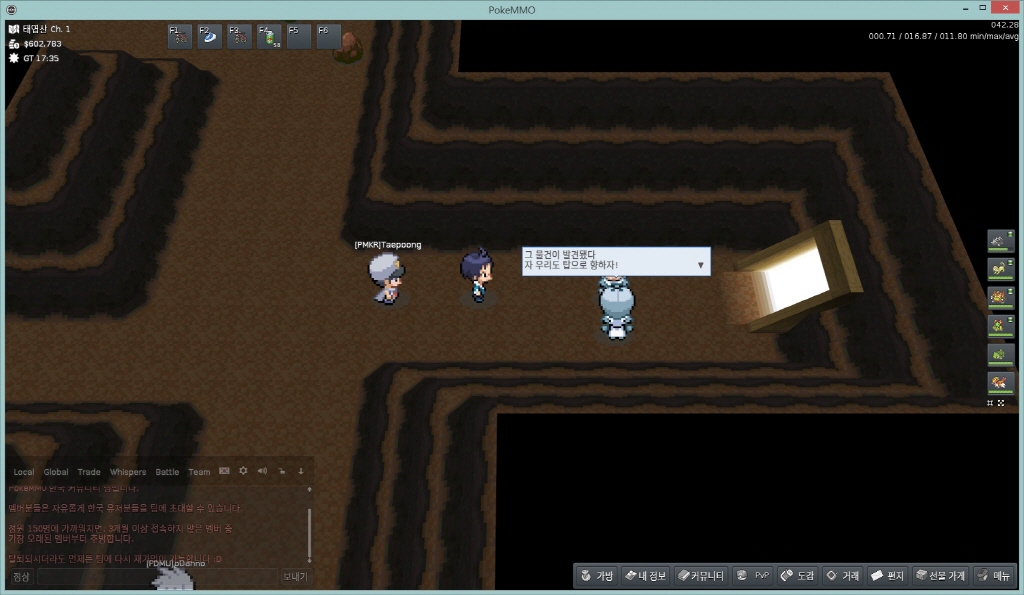The width and height of the screenshot is (1024, 595).
Task: Open chat settings gear icon
Action: tap(242, 471)
